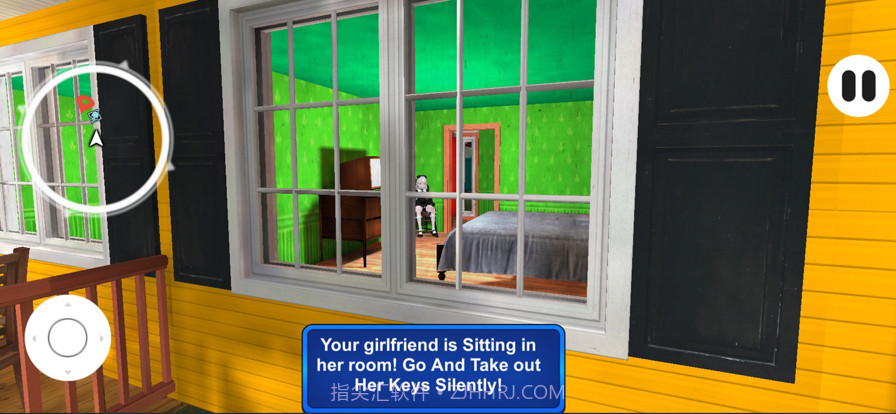Pause the game with the pause button
Viewport: 896px width, 414px height.
pos(858,86)
